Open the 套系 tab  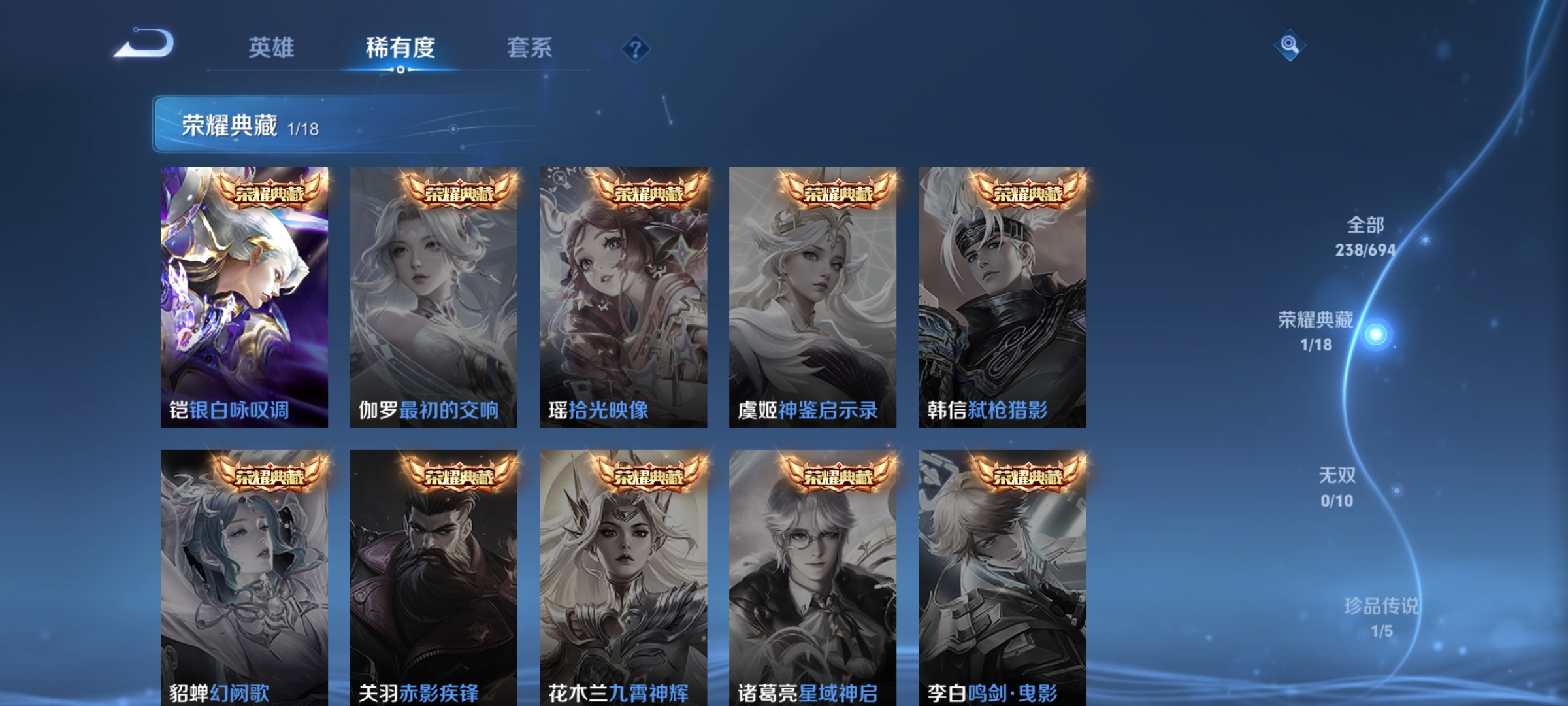pyautogui.click(x=529, y=48)
